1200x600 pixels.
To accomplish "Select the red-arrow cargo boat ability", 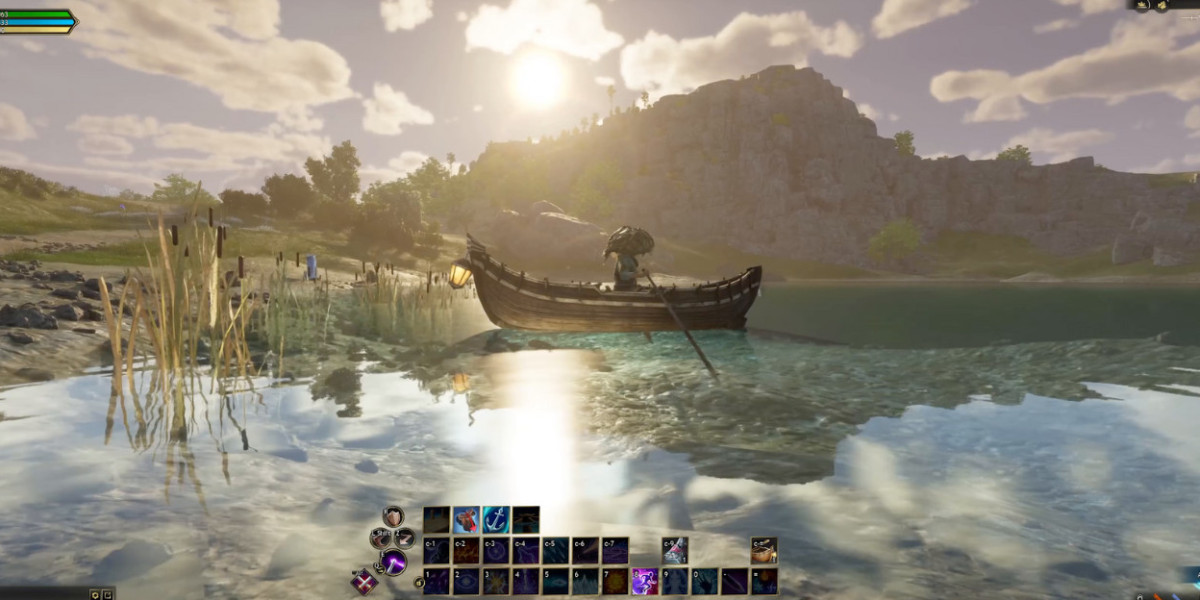I will click(466, 519).
